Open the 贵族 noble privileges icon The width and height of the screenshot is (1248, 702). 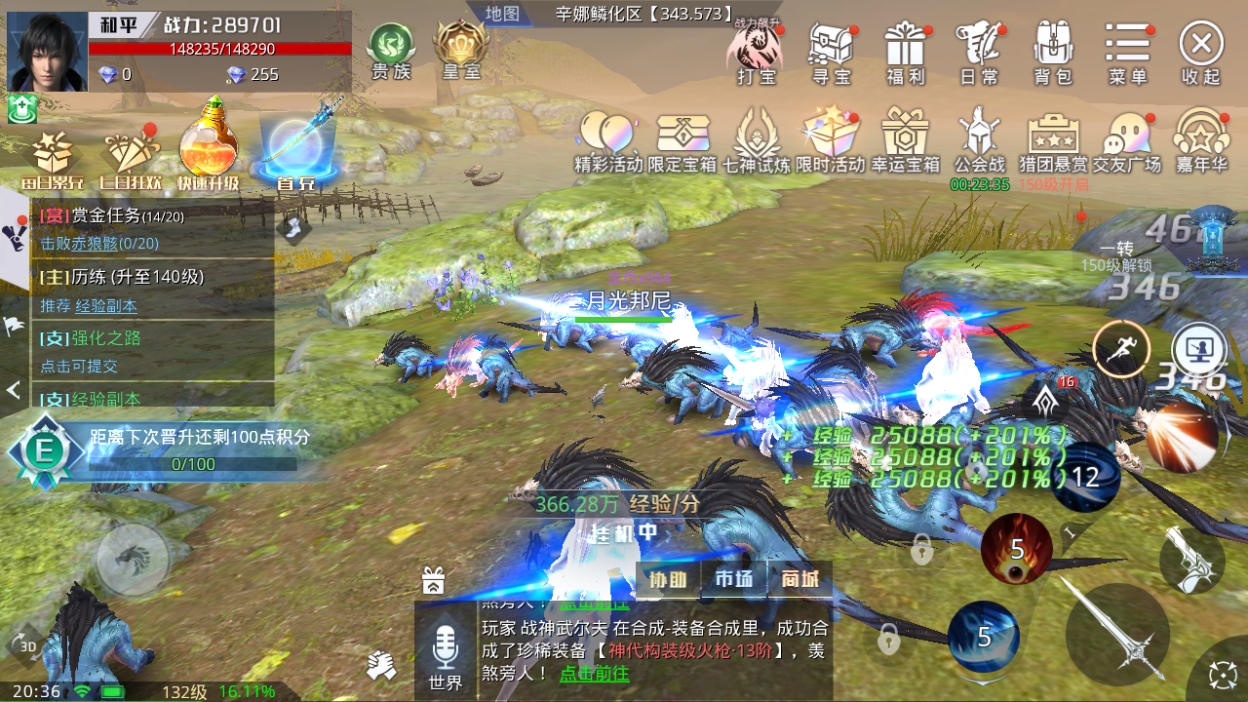(391, 50)
